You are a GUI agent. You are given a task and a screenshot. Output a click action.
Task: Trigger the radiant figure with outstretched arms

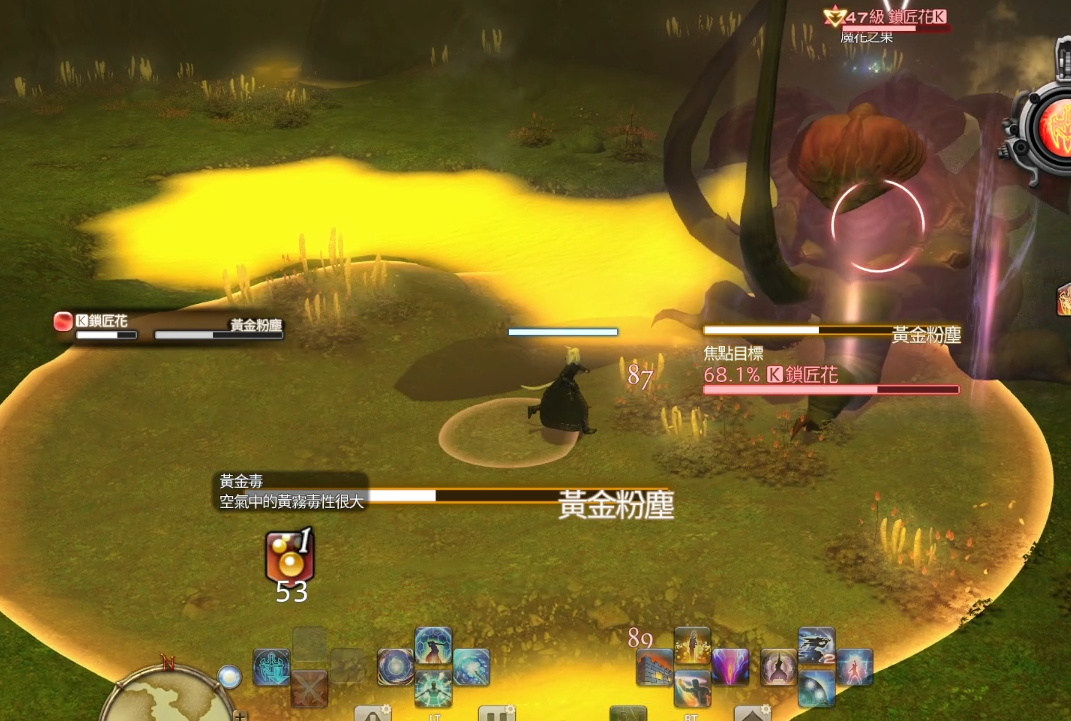[x=433, y=688]
